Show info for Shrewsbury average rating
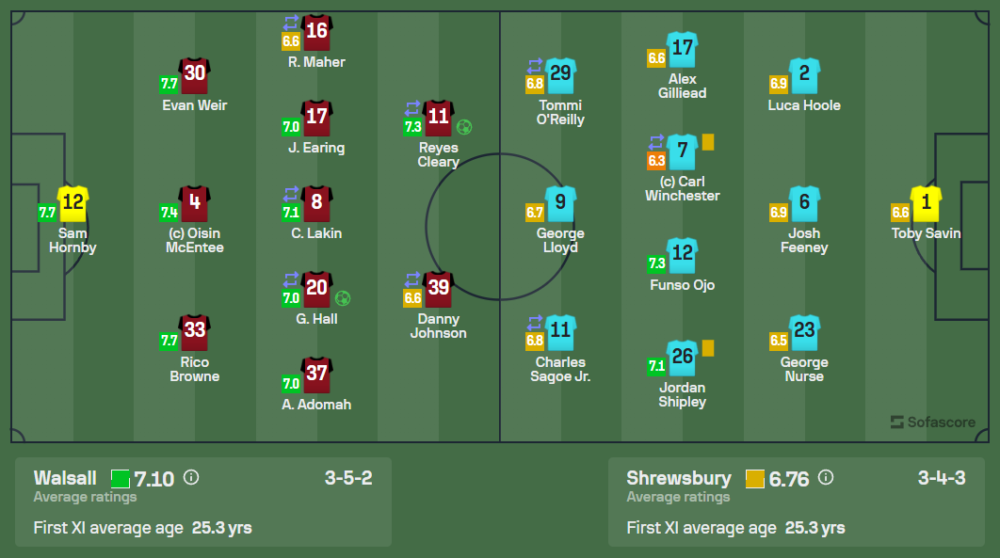Viewport: 1000px width, 558px height. click(826, 478)
